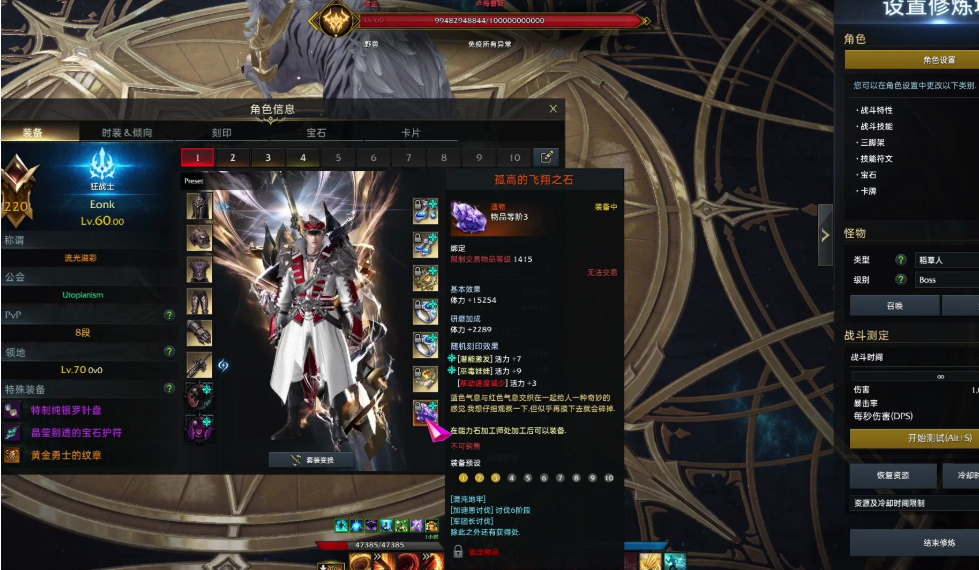This screenshot has height=570, width=979.
Task: Collapse the side panel with the arrow
Action: pyautogui.click(x=825, y=235)
